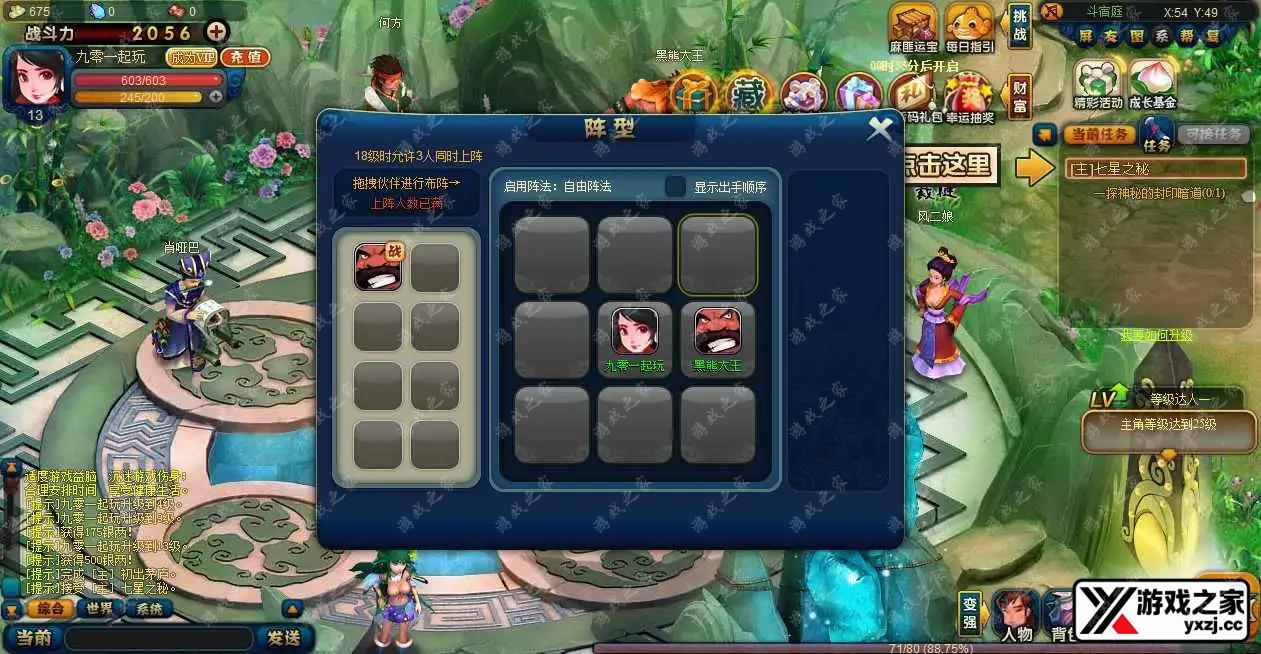Click the 充值 recharge button
1261x654 pixels.
[x=245, y=57]
